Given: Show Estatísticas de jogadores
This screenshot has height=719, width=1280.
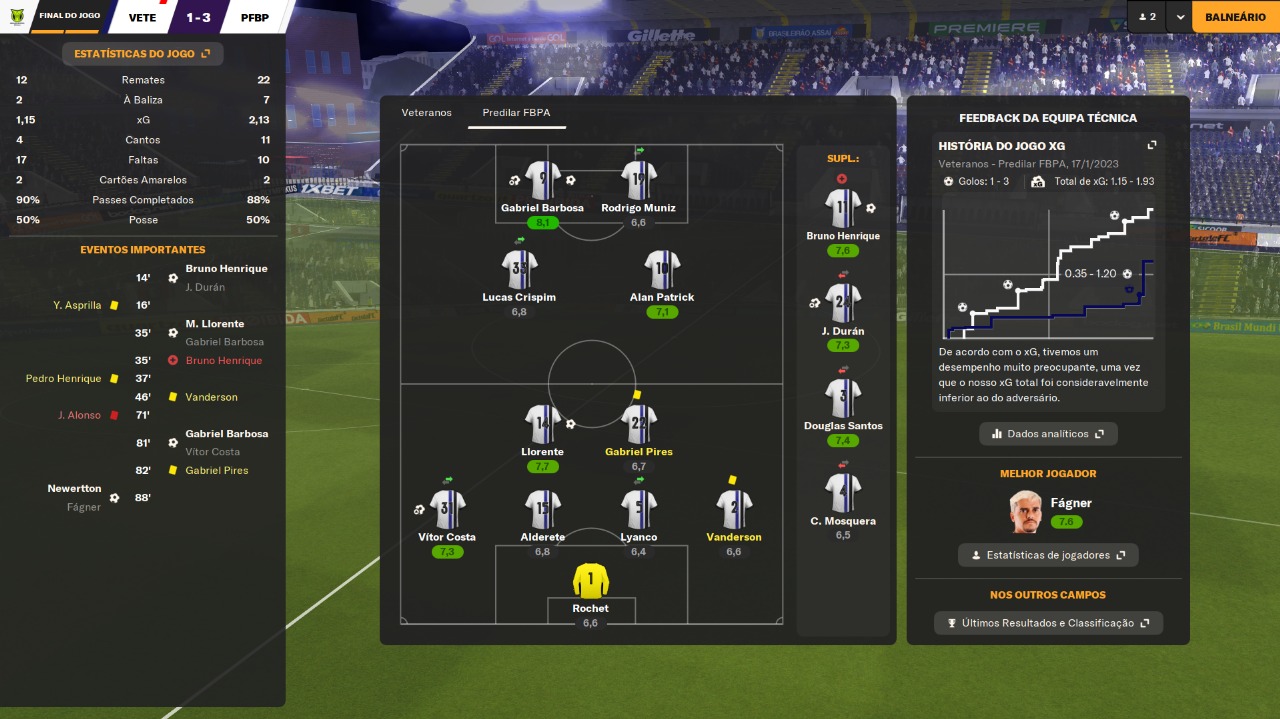Looking at the screenshot, I should (x=1048, y=555).
